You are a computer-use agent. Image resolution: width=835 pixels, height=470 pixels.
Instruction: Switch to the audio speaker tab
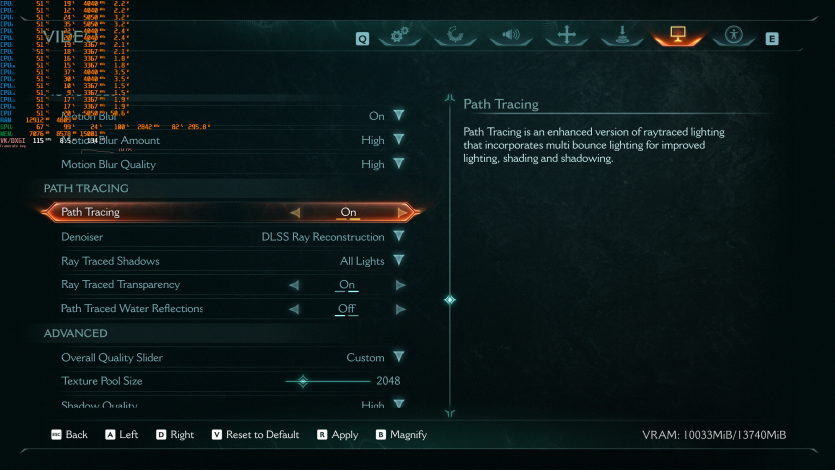tap(510, 37)
